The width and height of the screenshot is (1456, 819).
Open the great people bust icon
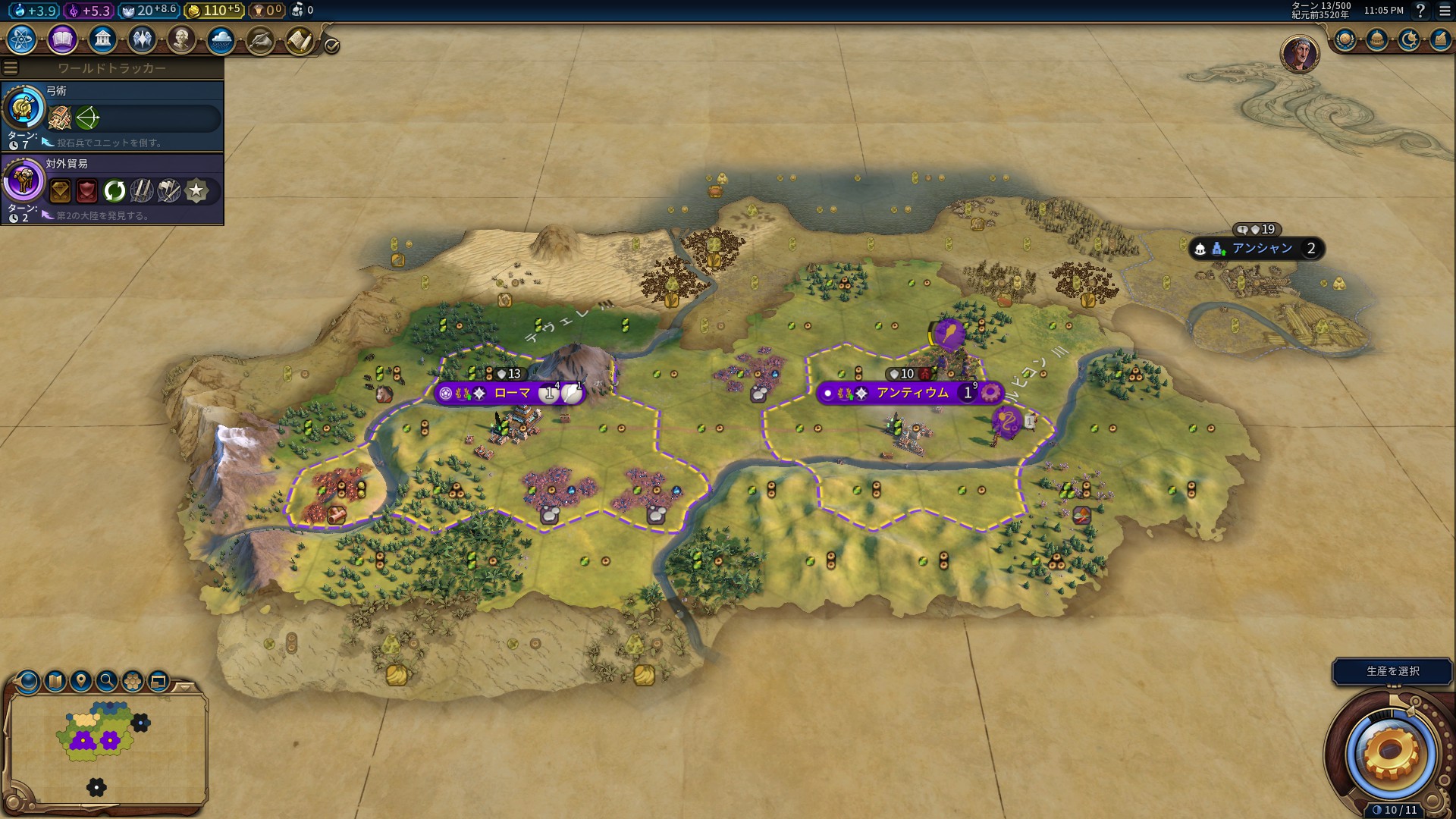tap(181, 39)
